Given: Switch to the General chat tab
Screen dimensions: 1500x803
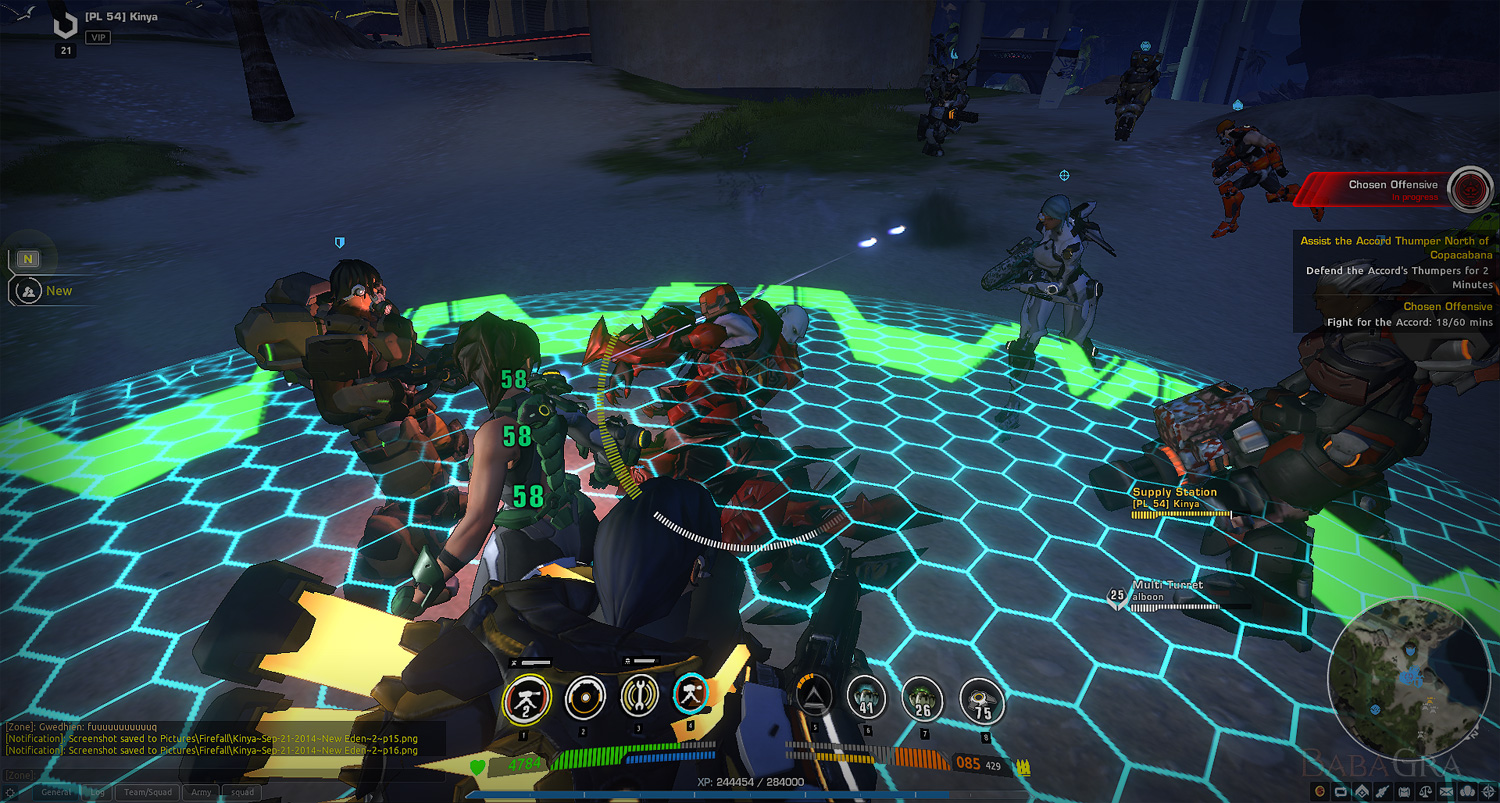Looking at the screenshot, I should pyautogui.click(x=56, y=792).
